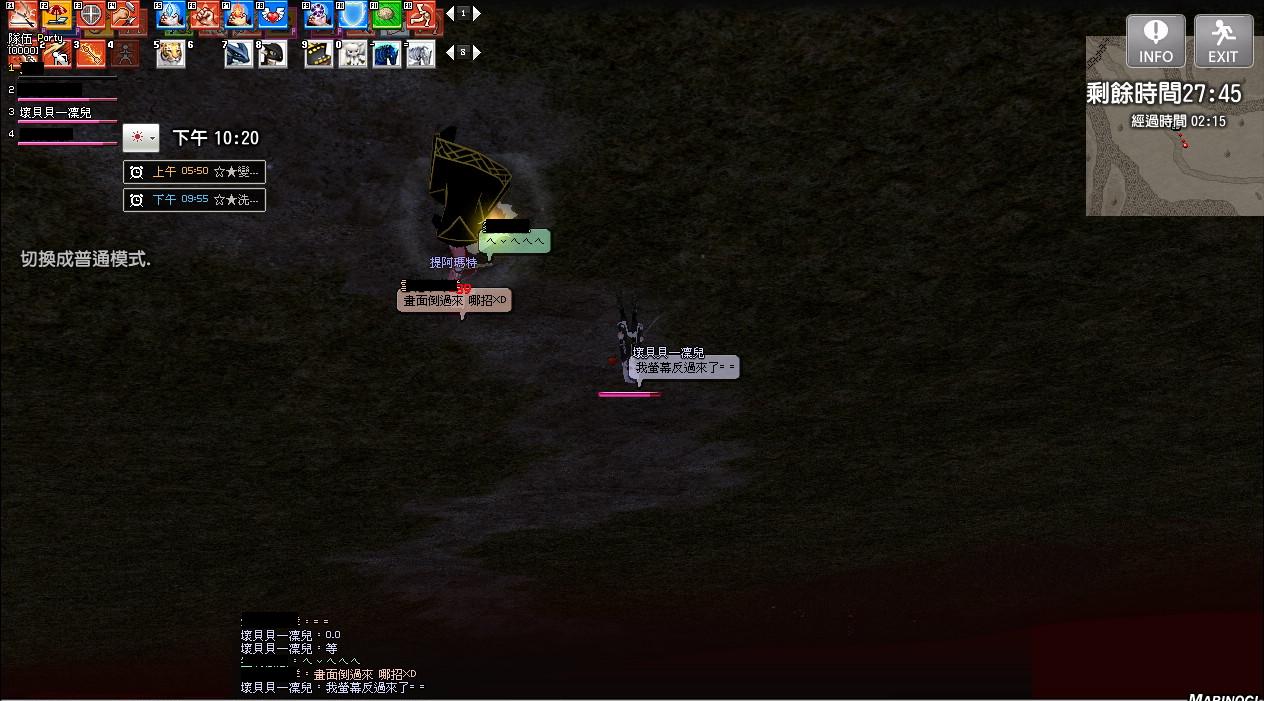
Task: Open the sun weather dropdown
Action: coord(141,138)
